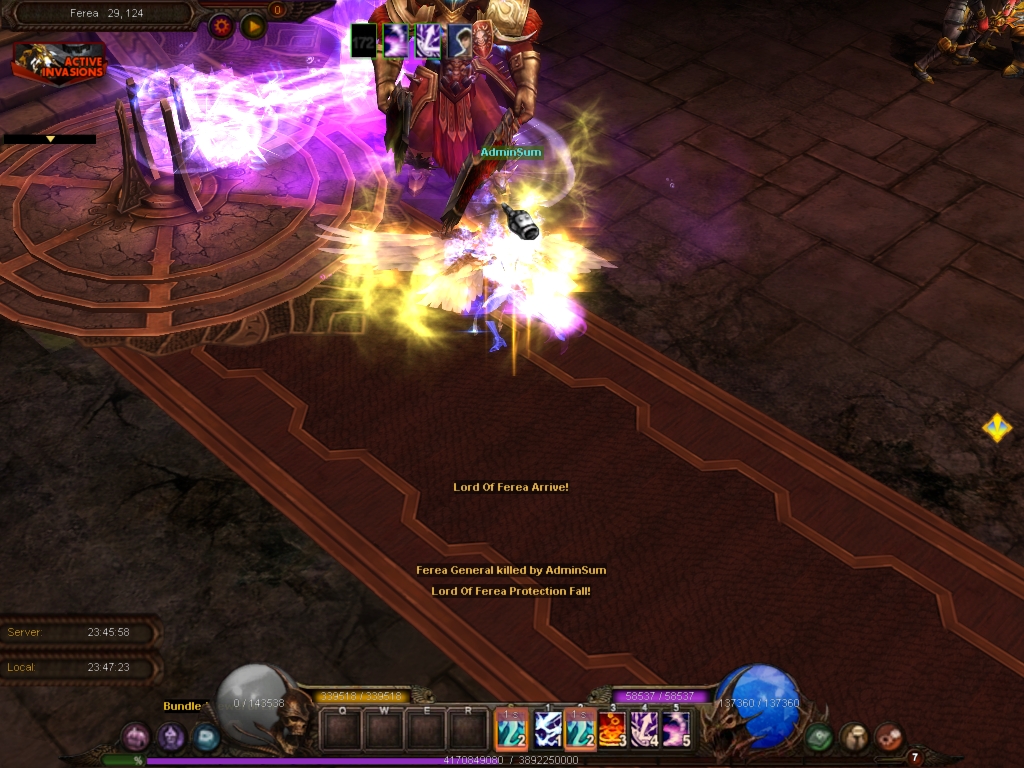Click the red gear settings button
The width and height of the screenshot is (1024, 768).
click(x=221, y=26)
